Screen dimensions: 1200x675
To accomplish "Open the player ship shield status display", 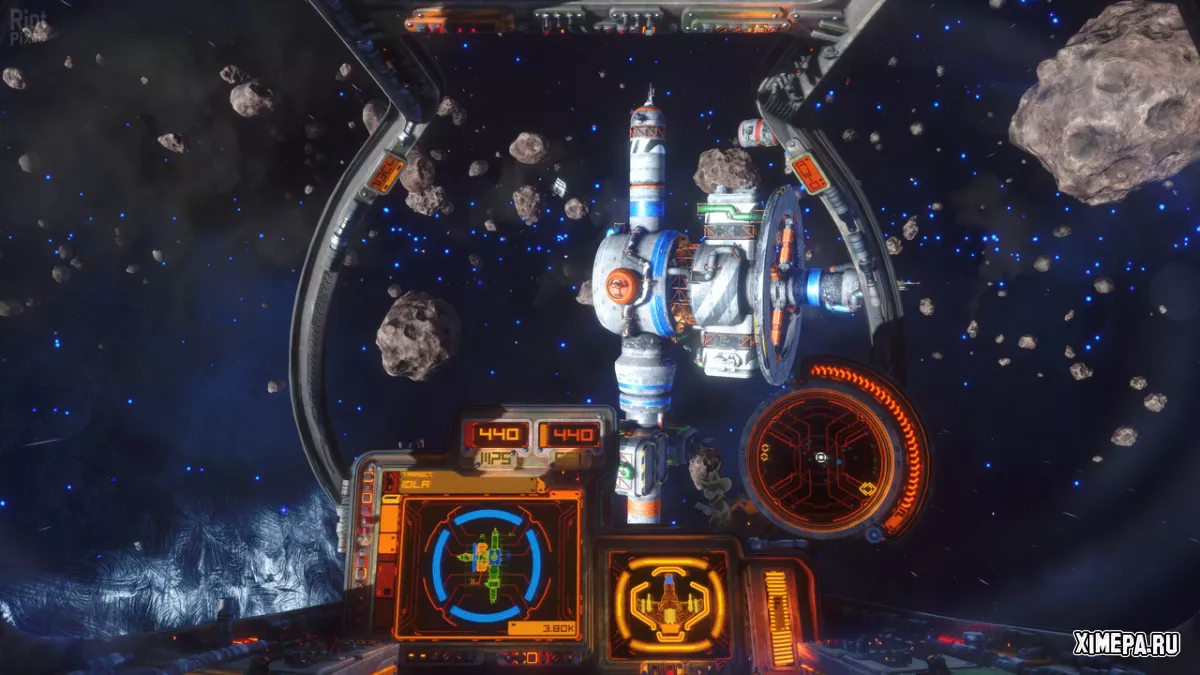I will coord(668,603).
